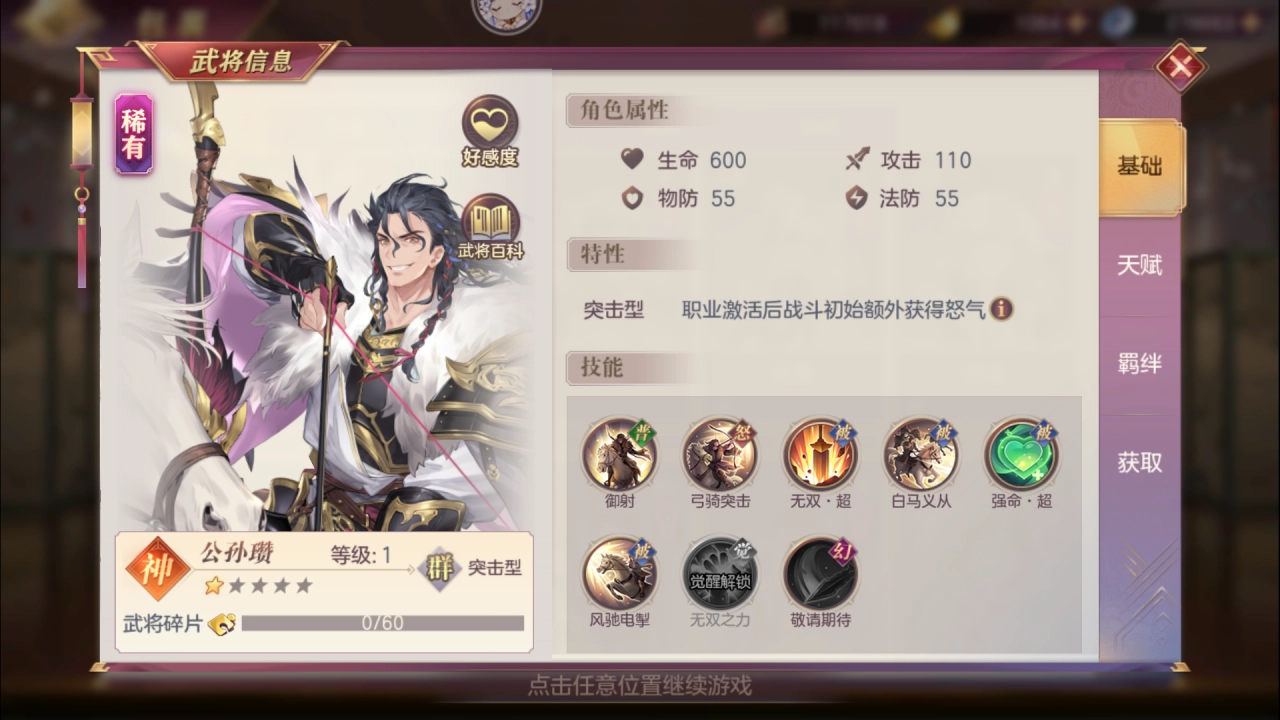Click the 武将碎片 shard icon
This screenshot has width=1280, height=720.
point(222,623)
